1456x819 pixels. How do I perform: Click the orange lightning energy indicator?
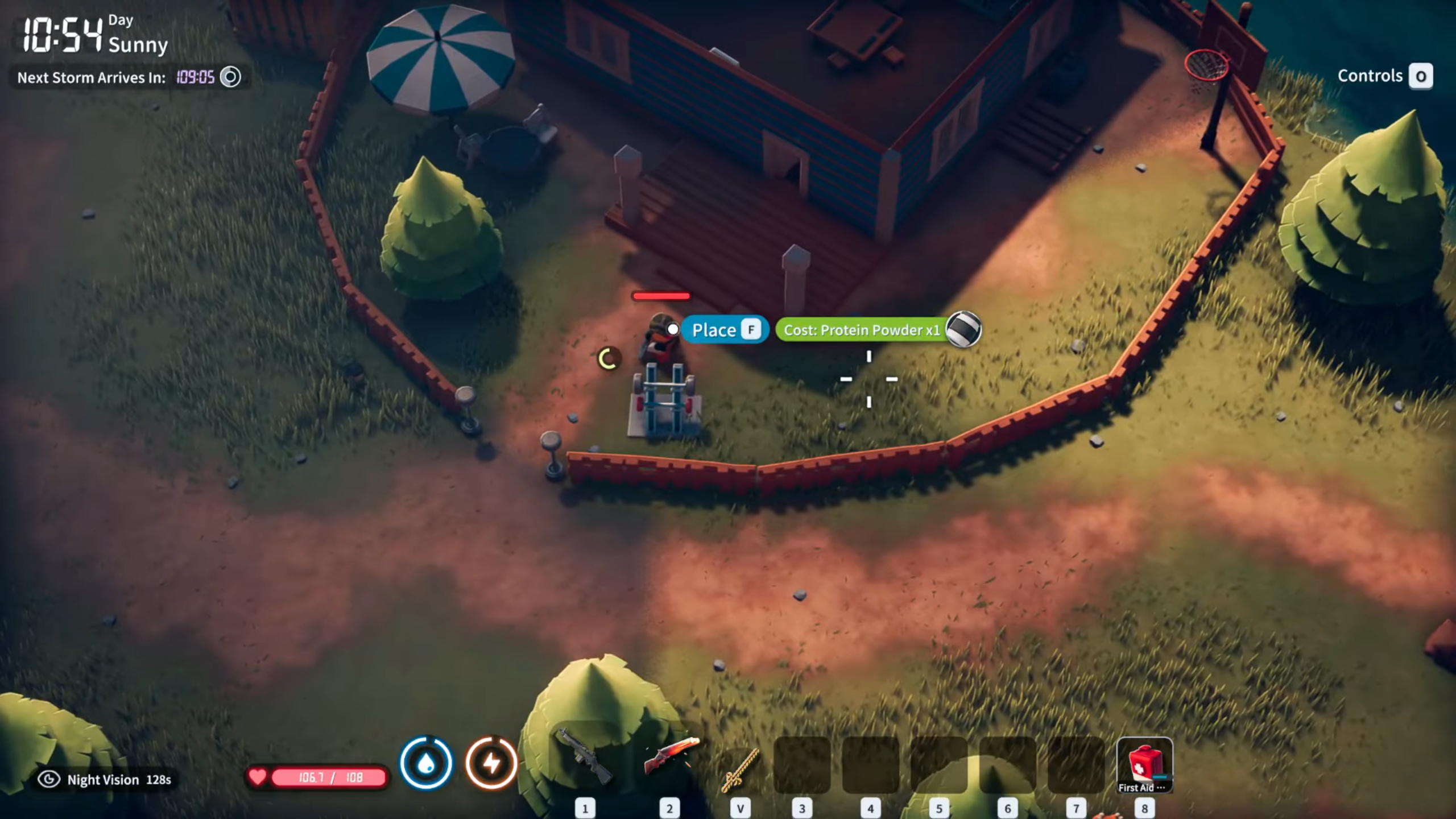494,763
